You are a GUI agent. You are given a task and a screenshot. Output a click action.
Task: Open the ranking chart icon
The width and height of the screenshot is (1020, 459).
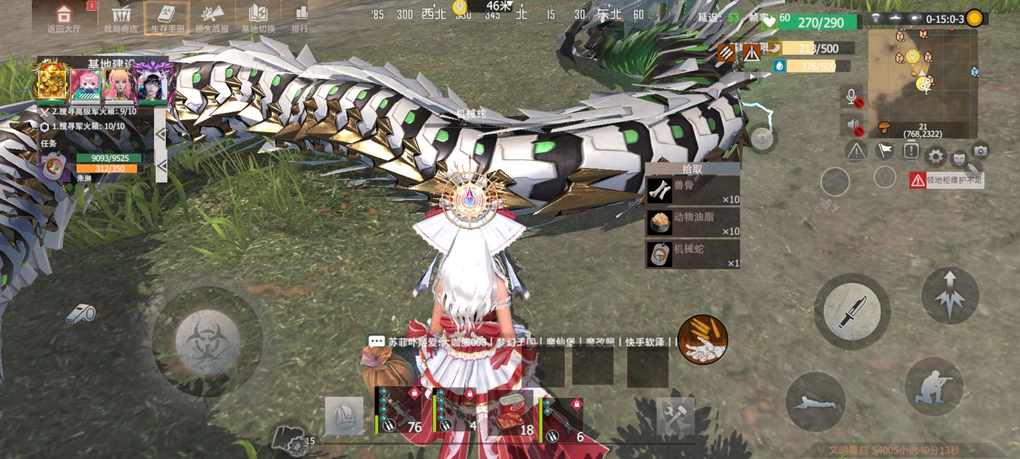tap(300, 15)
